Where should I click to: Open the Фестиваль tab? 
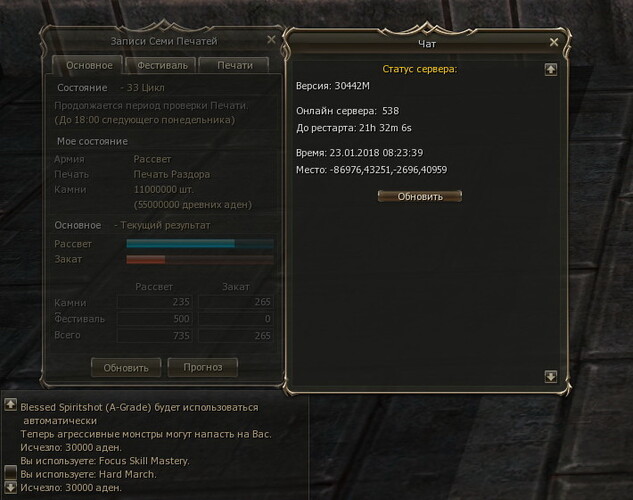[x=160, y=65]
